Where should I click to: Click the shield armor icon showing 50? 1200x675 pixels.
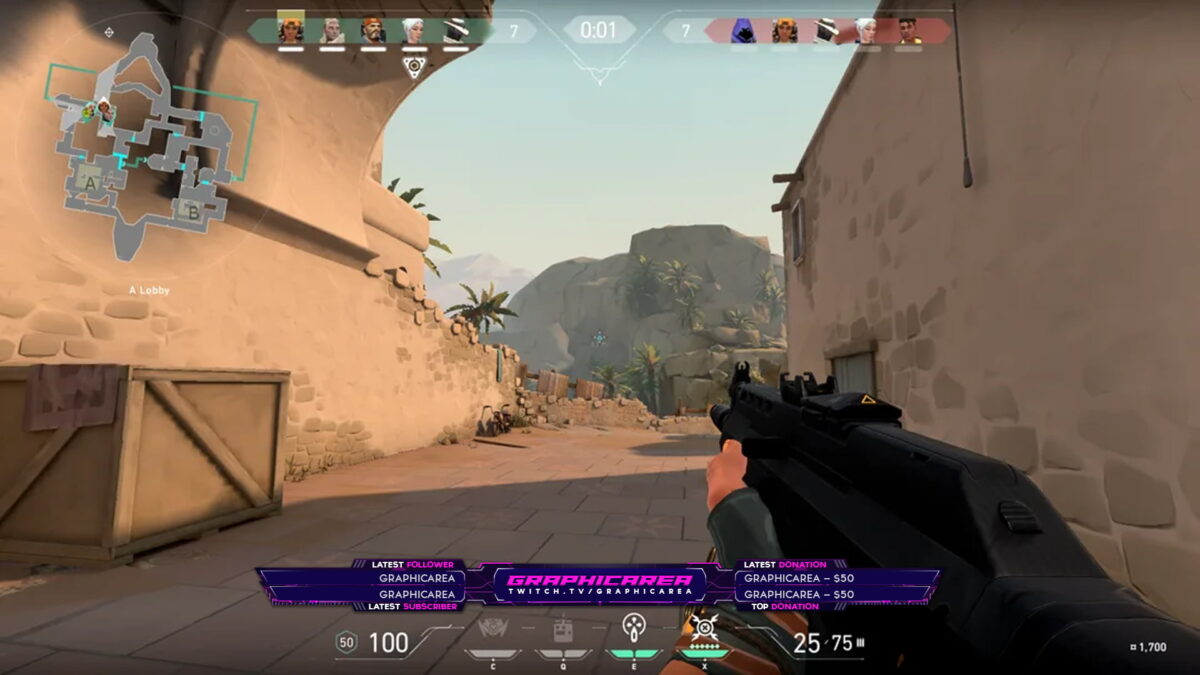(346, 642)
